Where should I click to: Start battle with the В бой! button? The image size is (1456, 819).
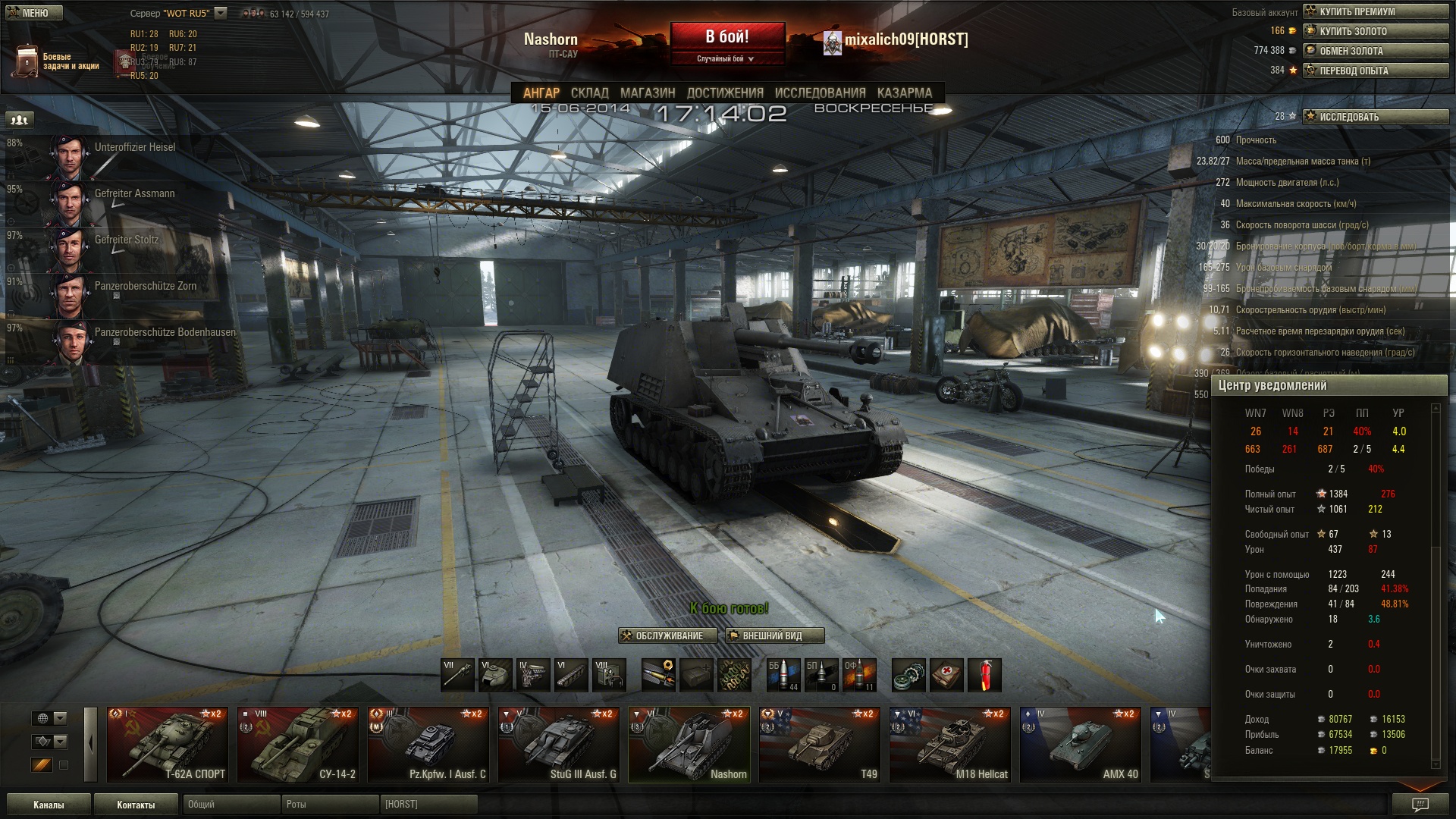coord(726,36)
